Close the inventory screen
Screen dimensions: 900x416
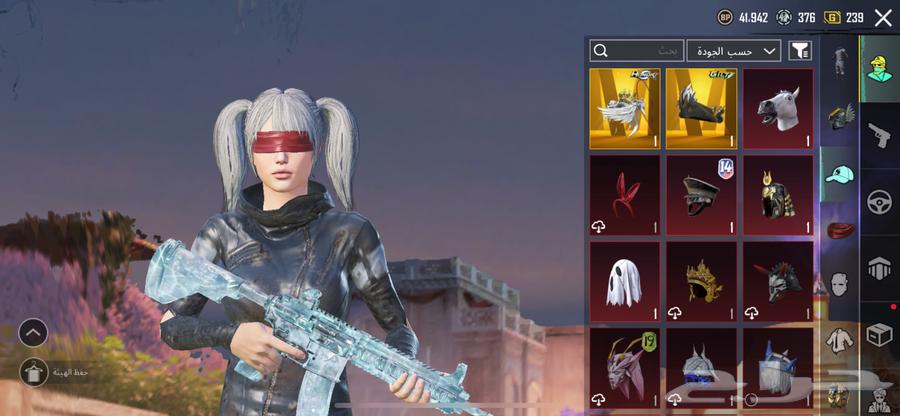pos(882,17)
